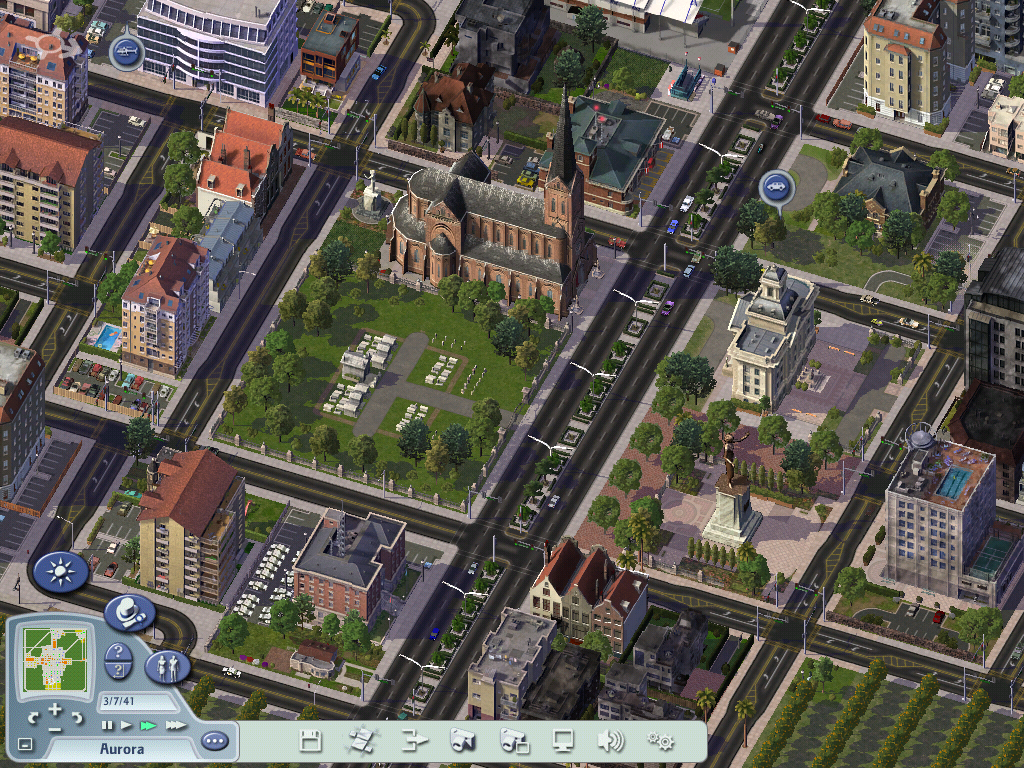This screenshot has width=1024, height=768.
Task: Rotate view clockwise with right curved arrow
Action: click(x=78, y=717)
